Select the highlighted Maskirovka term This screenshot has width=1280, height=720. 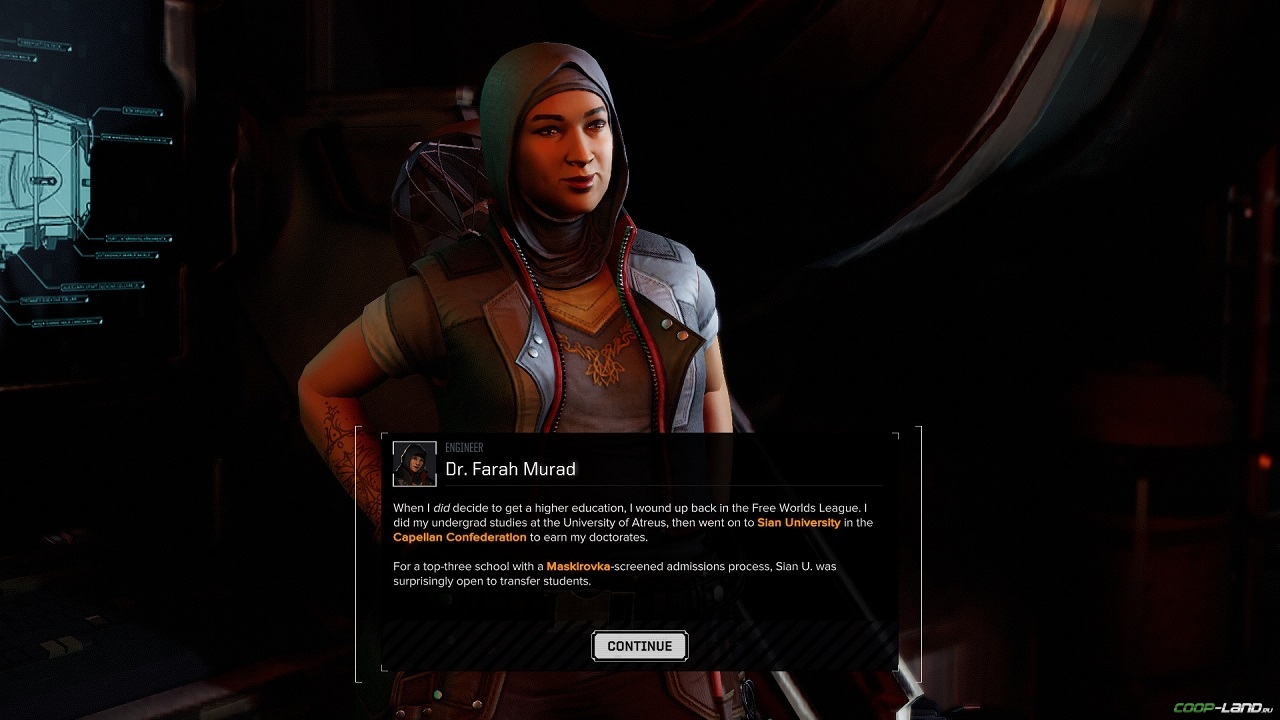[x=578, y=567]
